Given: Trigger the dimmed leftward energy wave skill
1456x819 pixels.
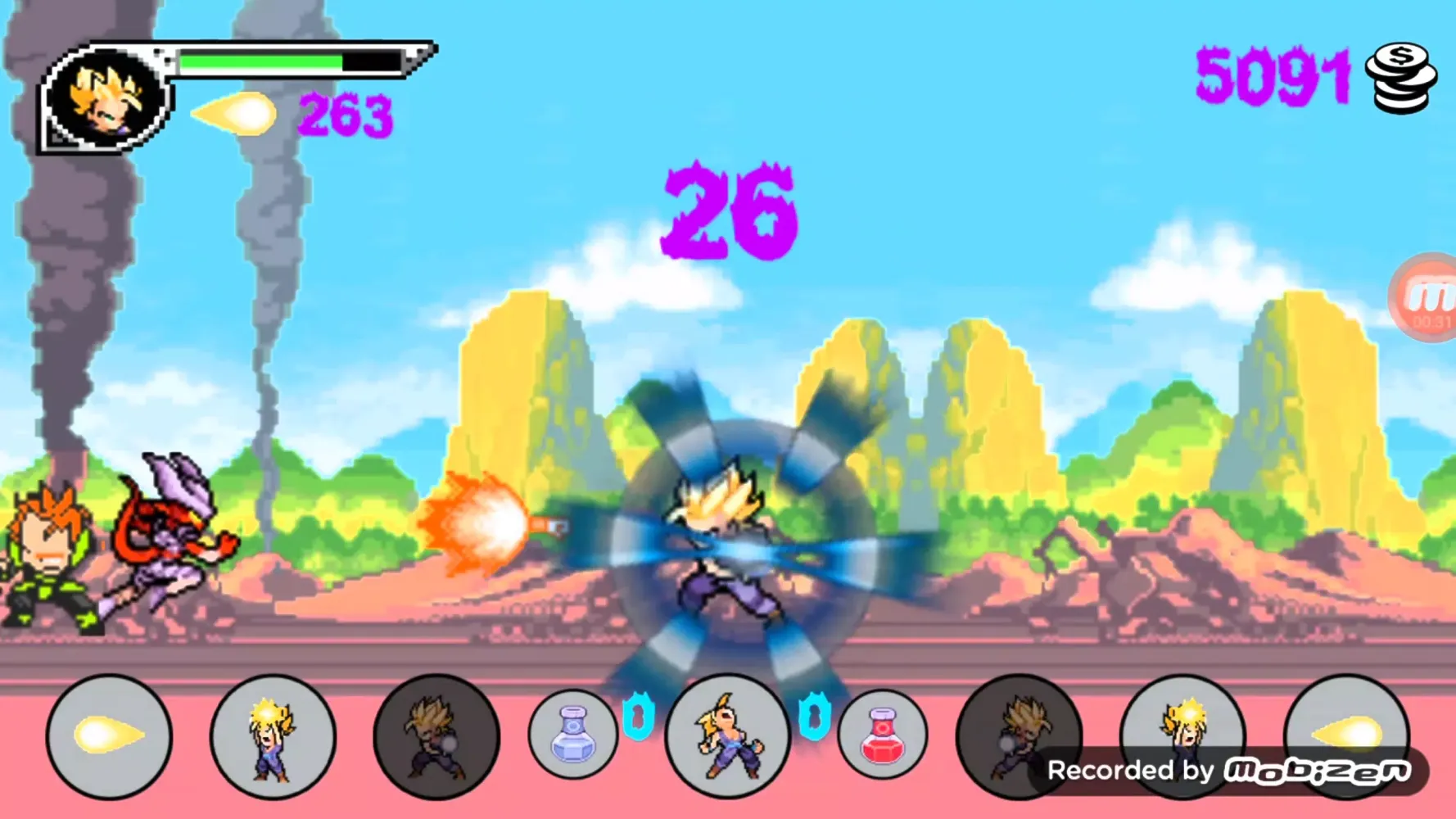Looking at the screenshot, I should pyautogui.click(x=436, y=735).
